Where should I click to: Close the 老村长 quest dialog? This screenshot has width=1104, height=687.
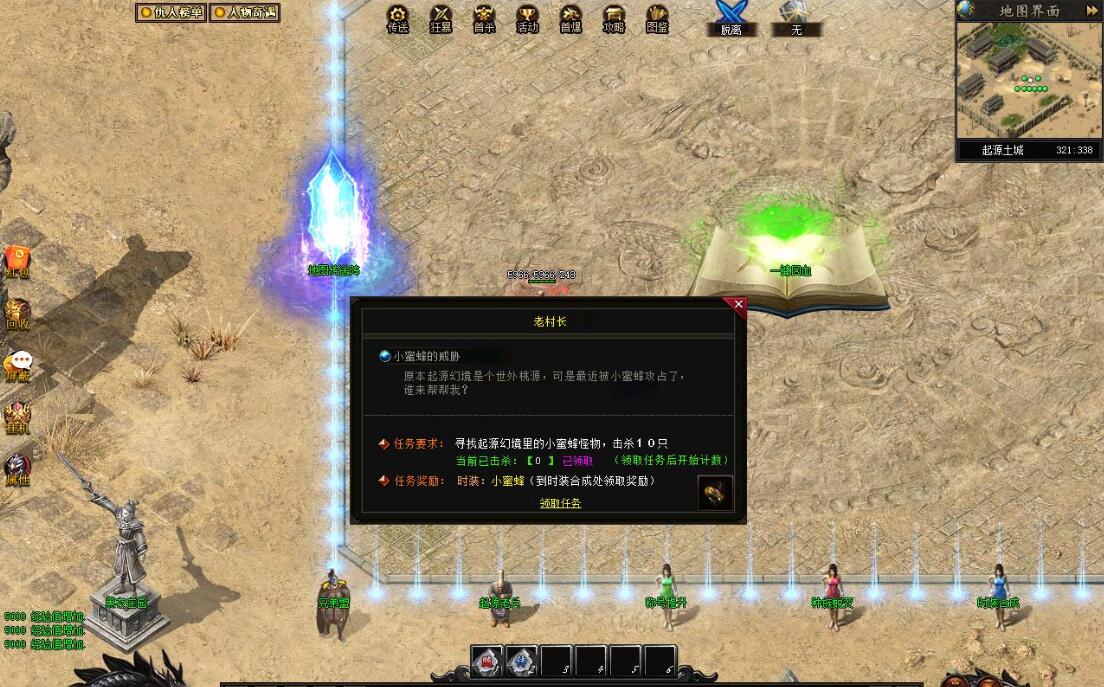coord(739,304)
